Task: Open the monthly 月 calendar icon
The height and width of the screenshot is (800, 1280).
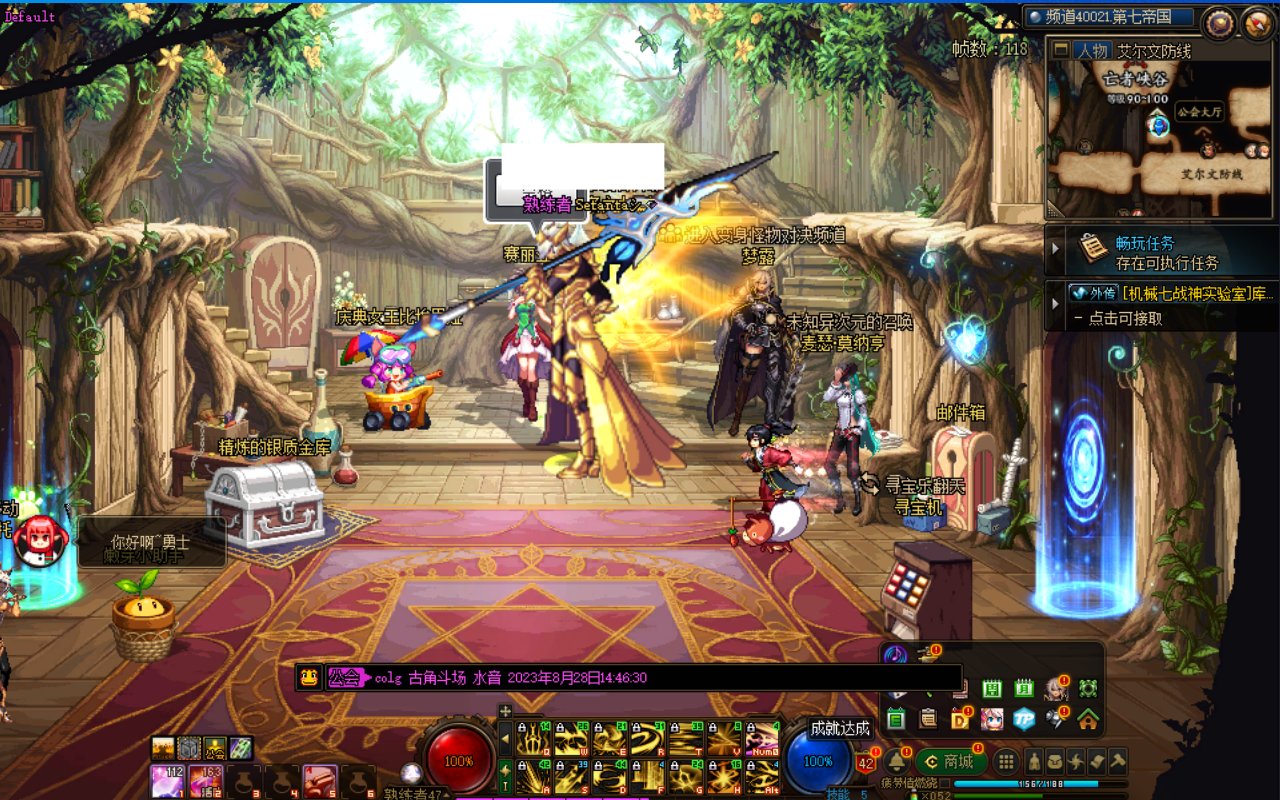Action: (1023, 688)
